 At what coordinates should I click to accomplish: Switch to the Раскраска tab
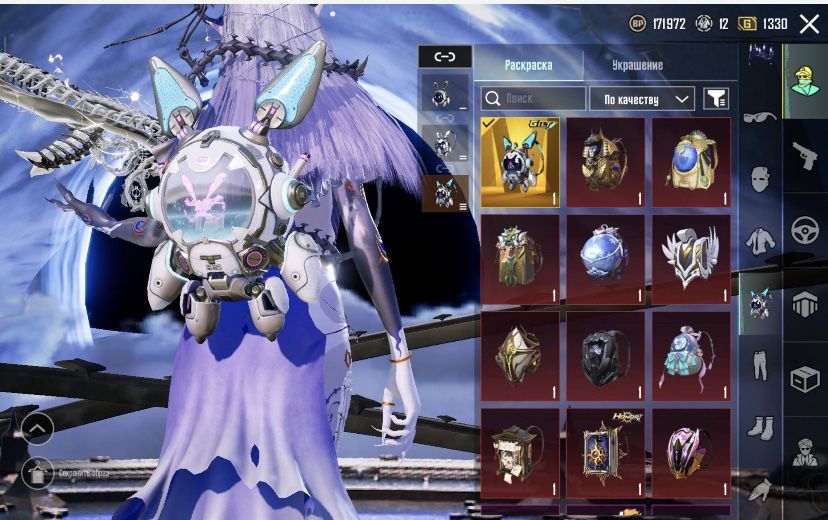pyautogui.click(x=528, y=65)
